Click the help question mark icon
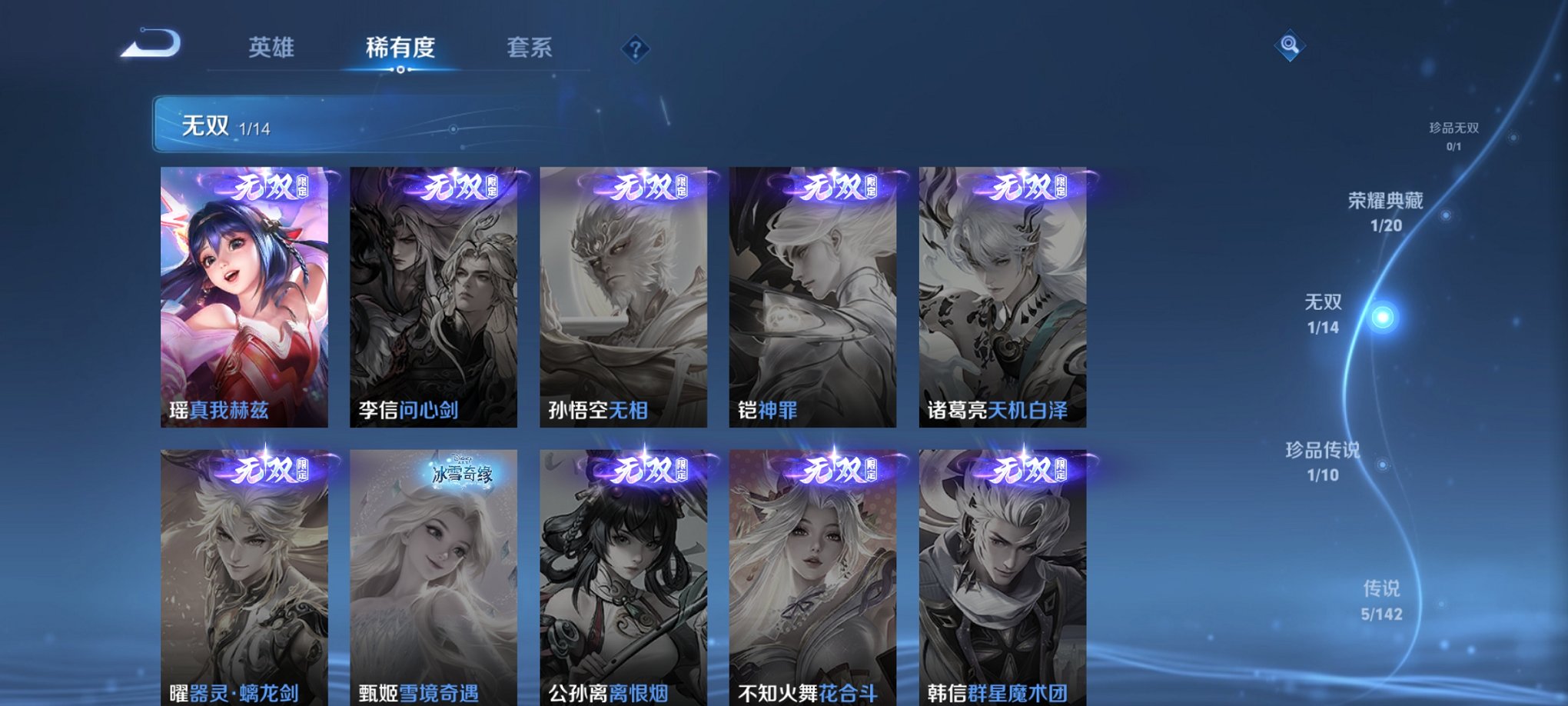The width and height of the screenshot is (1568, 706). point(634,50)
